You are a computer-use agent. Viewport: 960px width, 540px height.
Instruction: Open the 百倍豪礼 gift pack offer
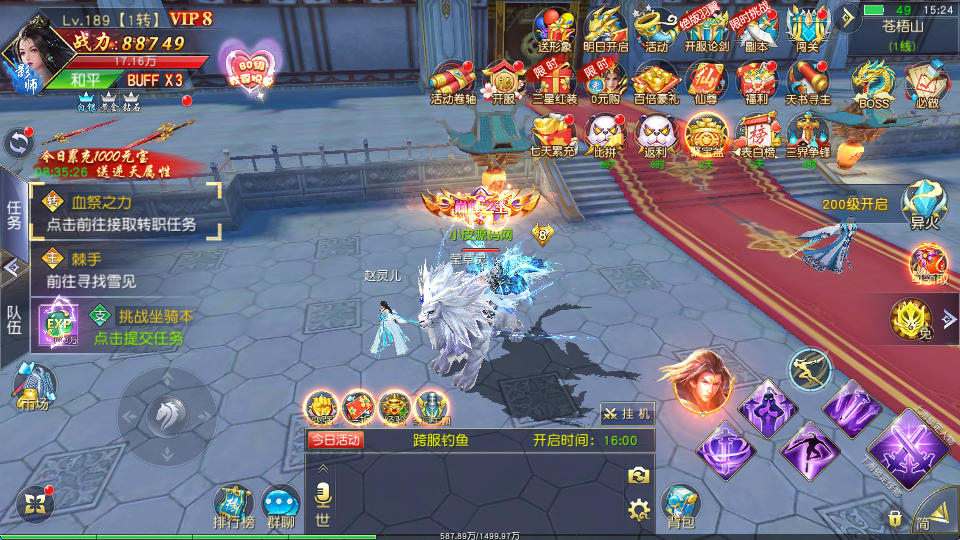click(x=655, y=82)
